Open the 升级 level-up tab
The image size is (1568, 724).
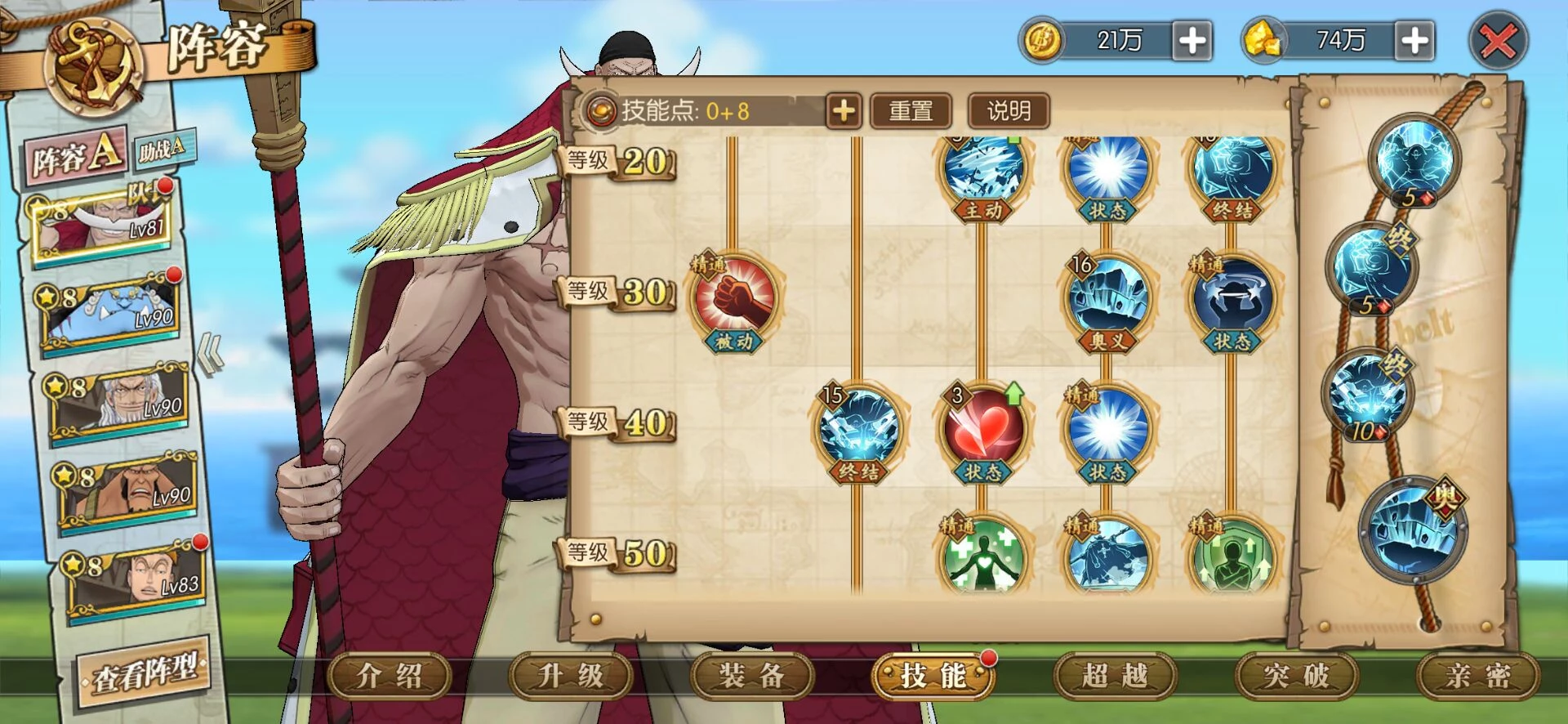[571, 677]
